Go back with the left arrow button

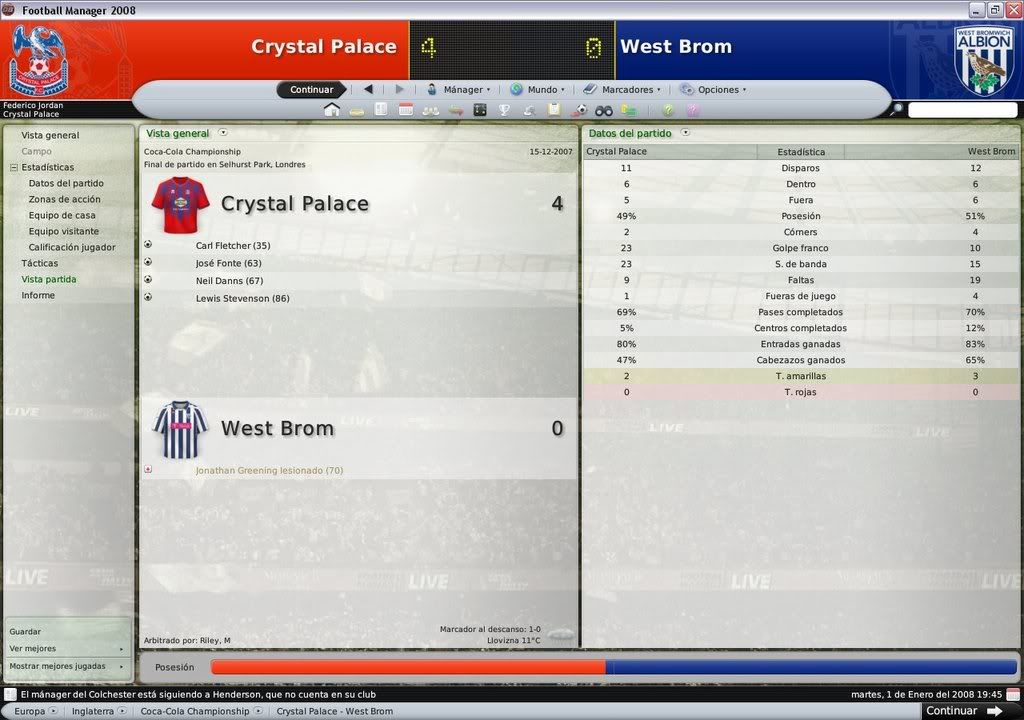[368, 90]
